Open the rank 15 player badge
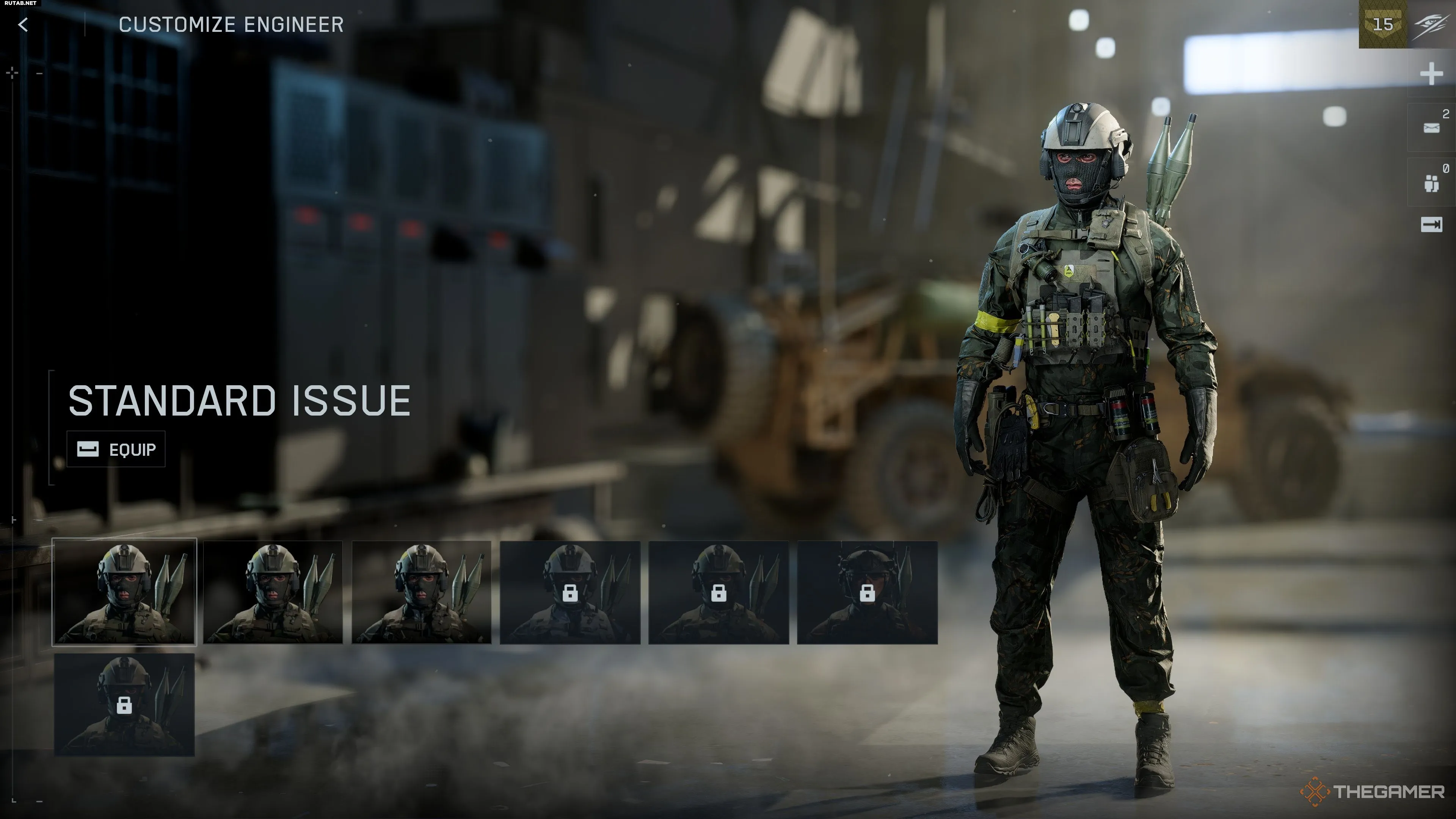1456x819 pixels. (x=1382, y=24)
